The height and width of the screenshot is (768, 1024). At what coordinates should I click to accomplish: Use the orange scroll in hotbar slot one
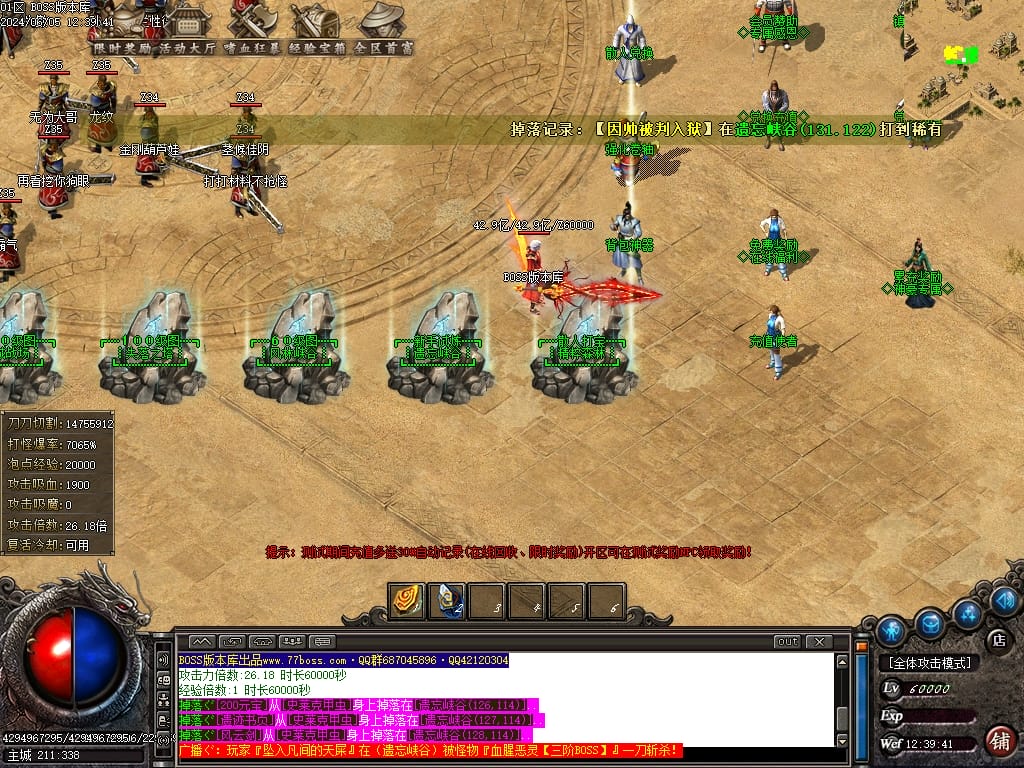click(x=406, y=601)
